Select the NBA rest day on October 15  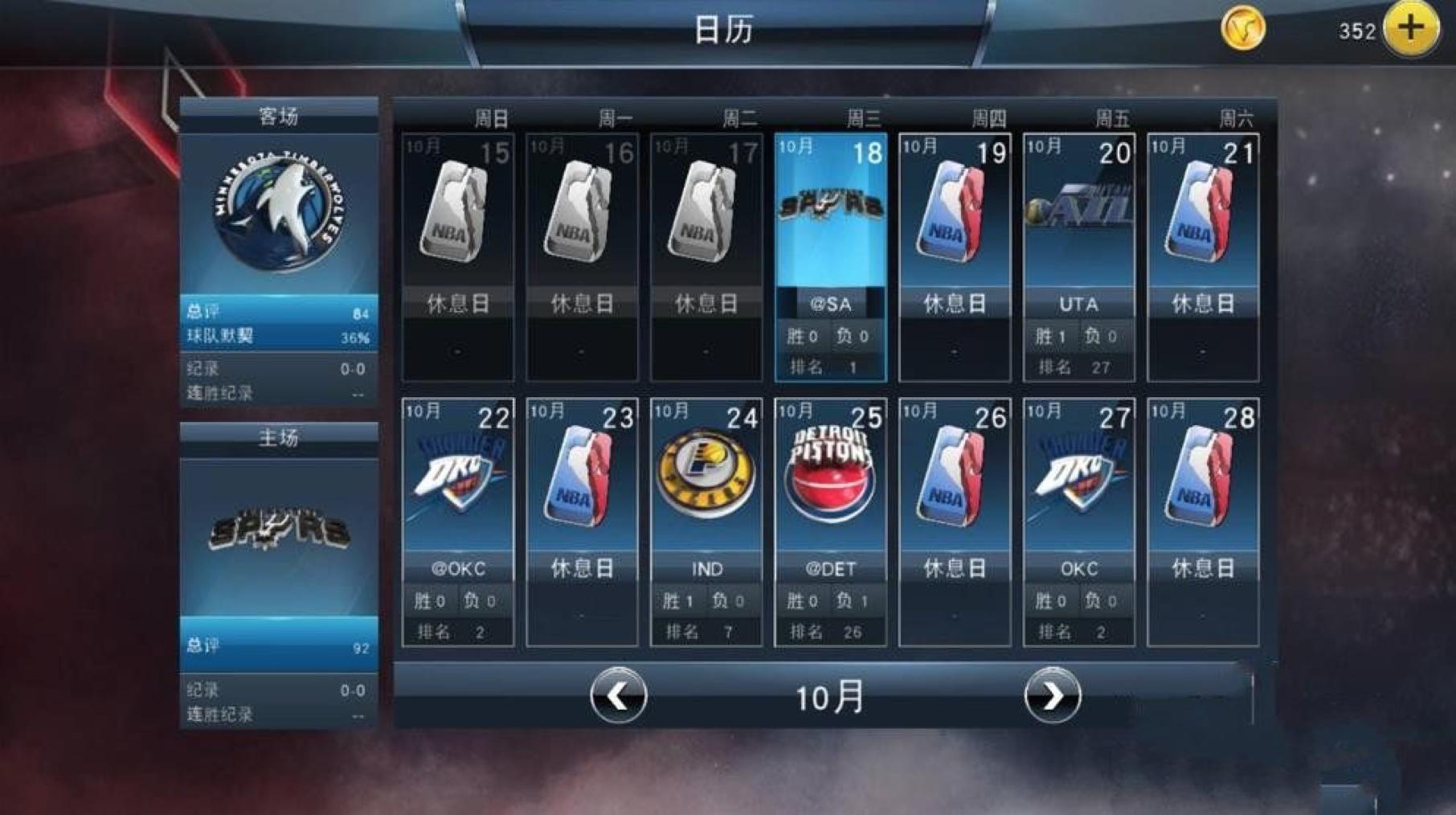tap(456, 241)
